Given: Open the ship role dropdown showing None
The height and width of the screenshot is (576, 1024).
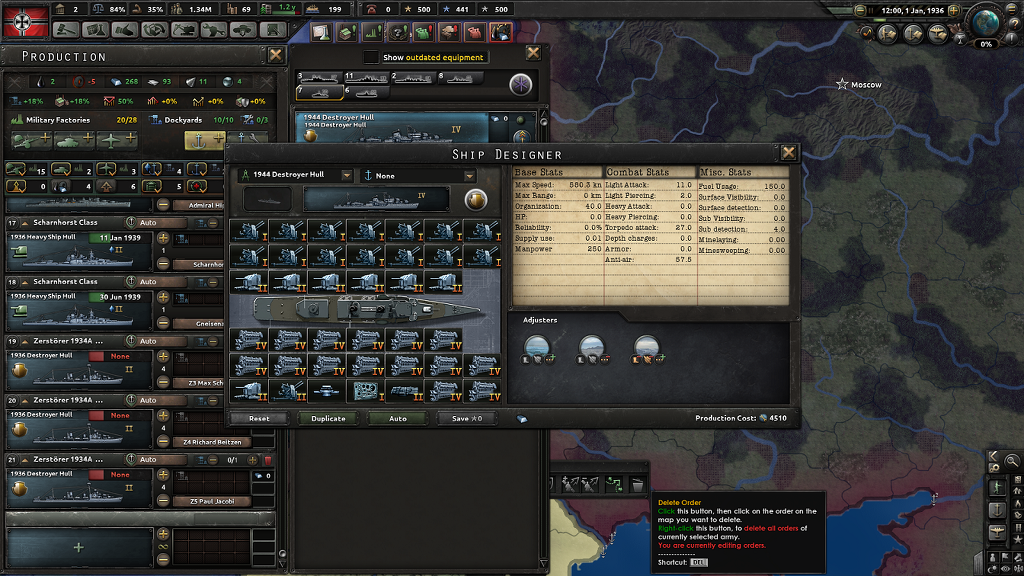Looking at the screenshot, I should (469, 175).
